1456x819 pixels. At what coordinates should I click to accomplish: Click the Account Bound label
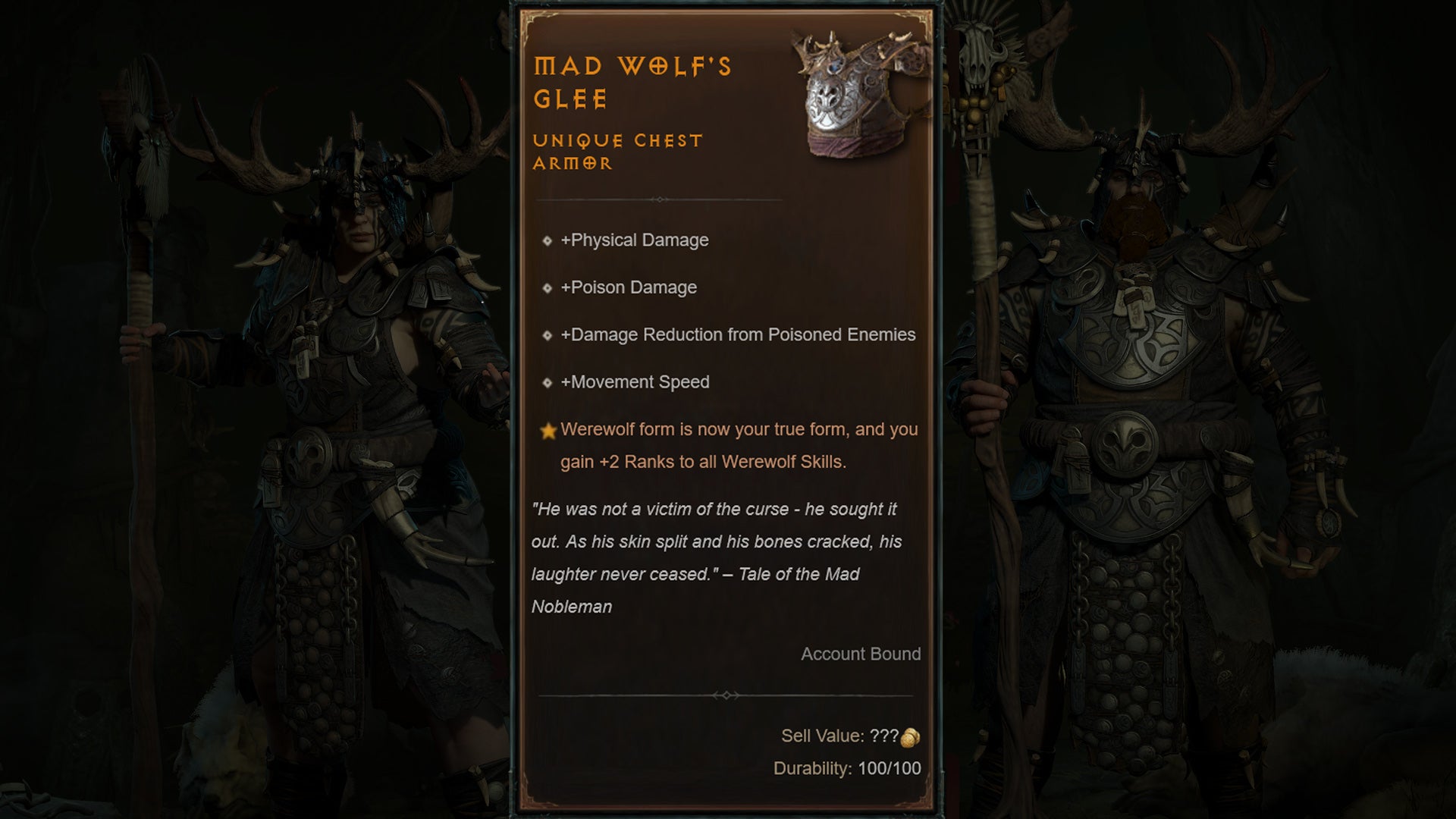tap(862, 654)
